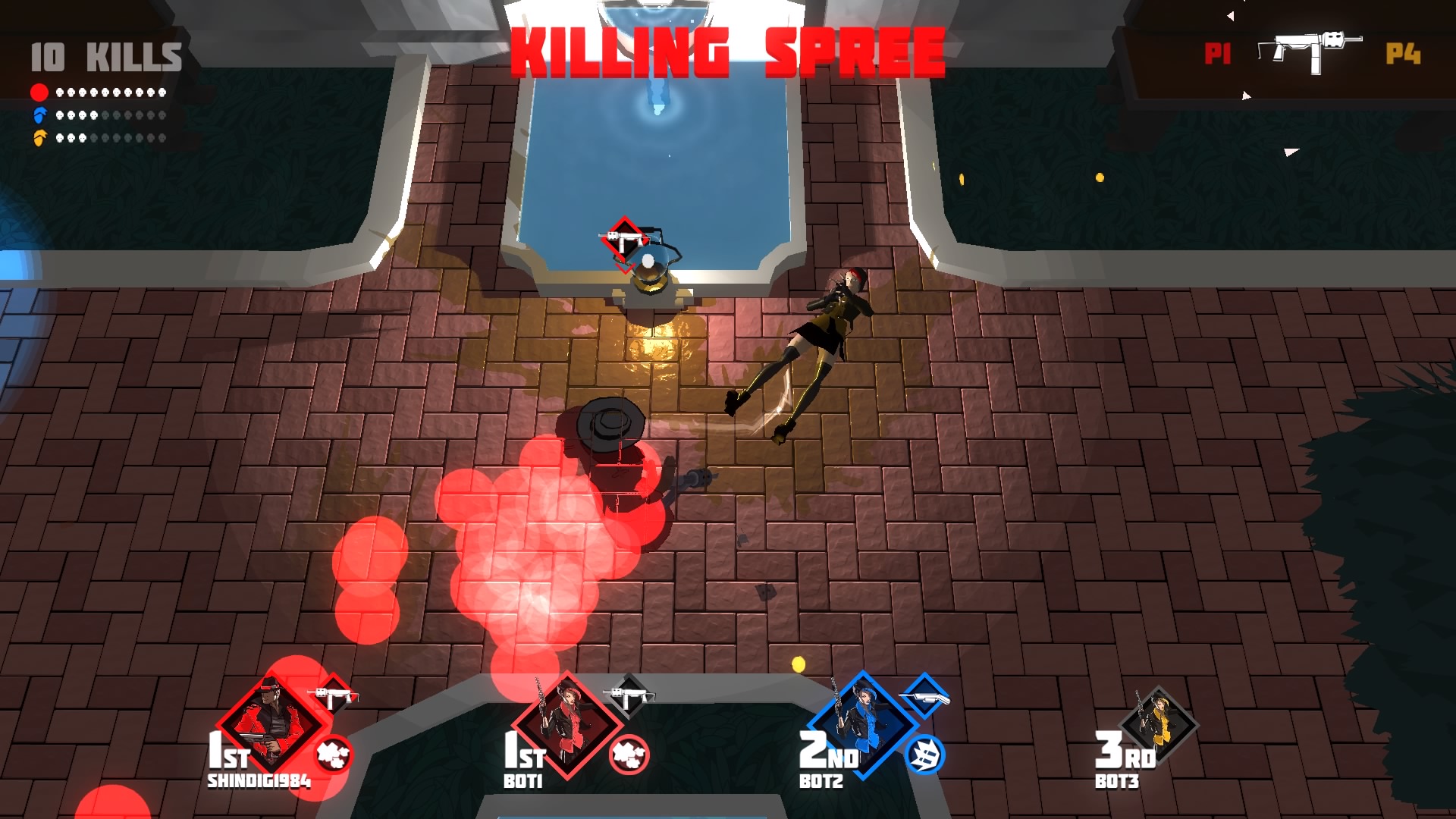Activate Shindig1984's round red perk icon

point(332,755)
